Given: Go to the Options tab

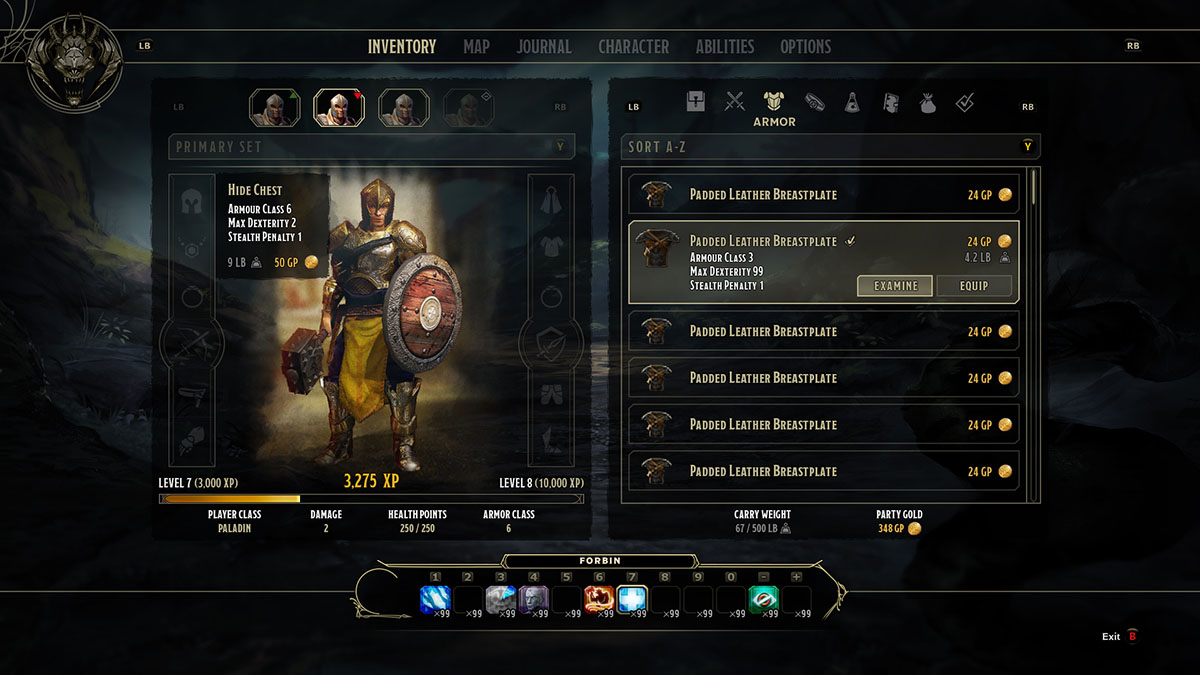Looking at the screenshot, I should coord(805,46).
